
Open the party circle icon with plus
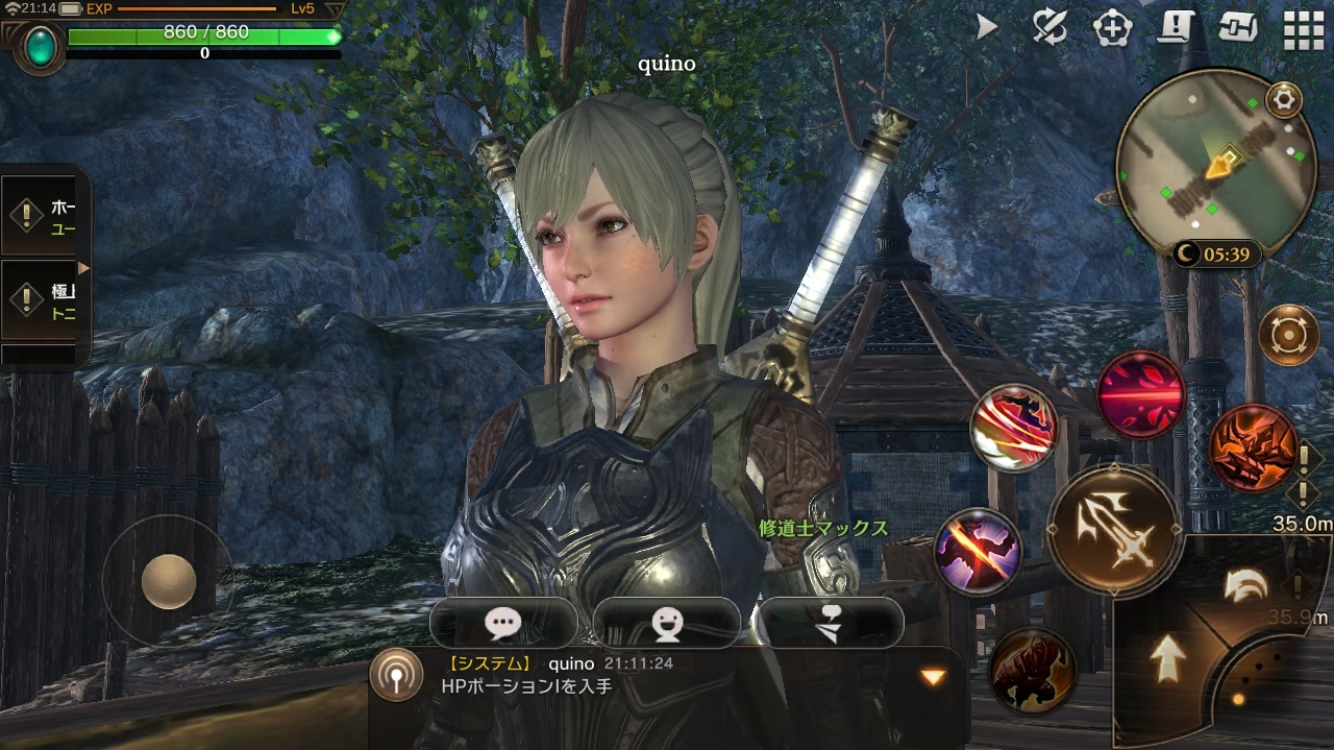[x=1112, y=28]
